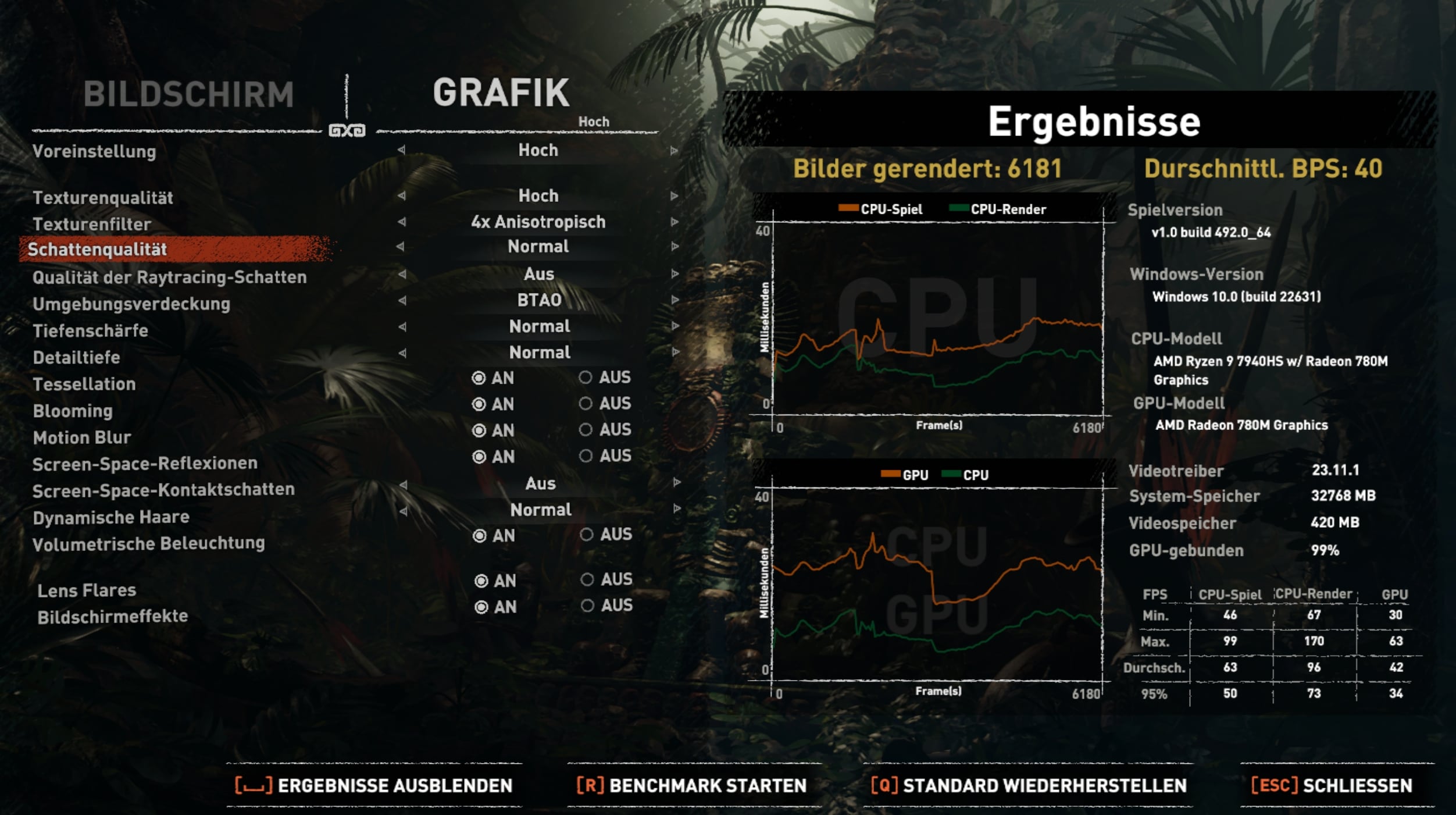Disable Screen-Space-Reflexionen by selecting AUS
The height and width of the screenshot is (815, 1456).
coord(586,456)
